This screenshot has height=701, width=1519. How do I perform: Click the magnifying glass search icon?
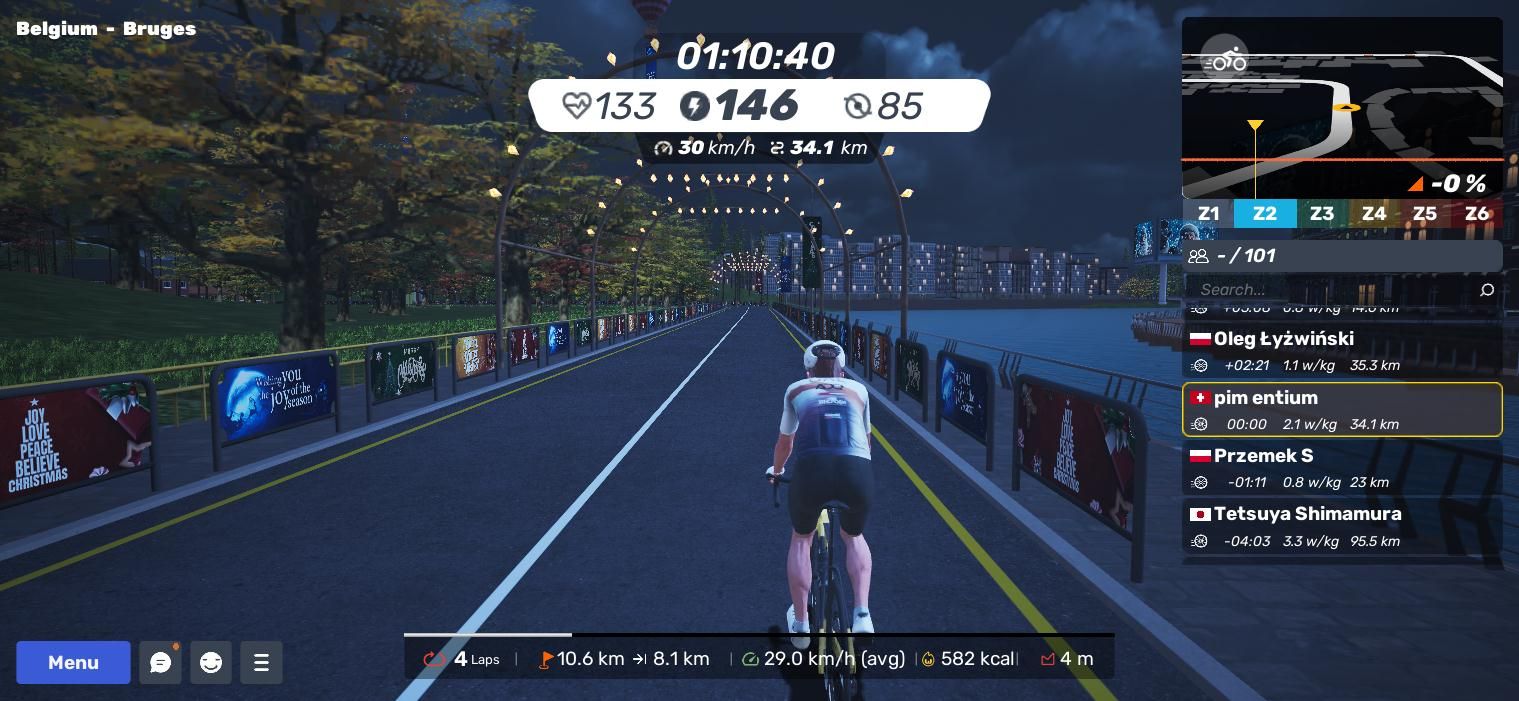click(x=1486, y=290)
